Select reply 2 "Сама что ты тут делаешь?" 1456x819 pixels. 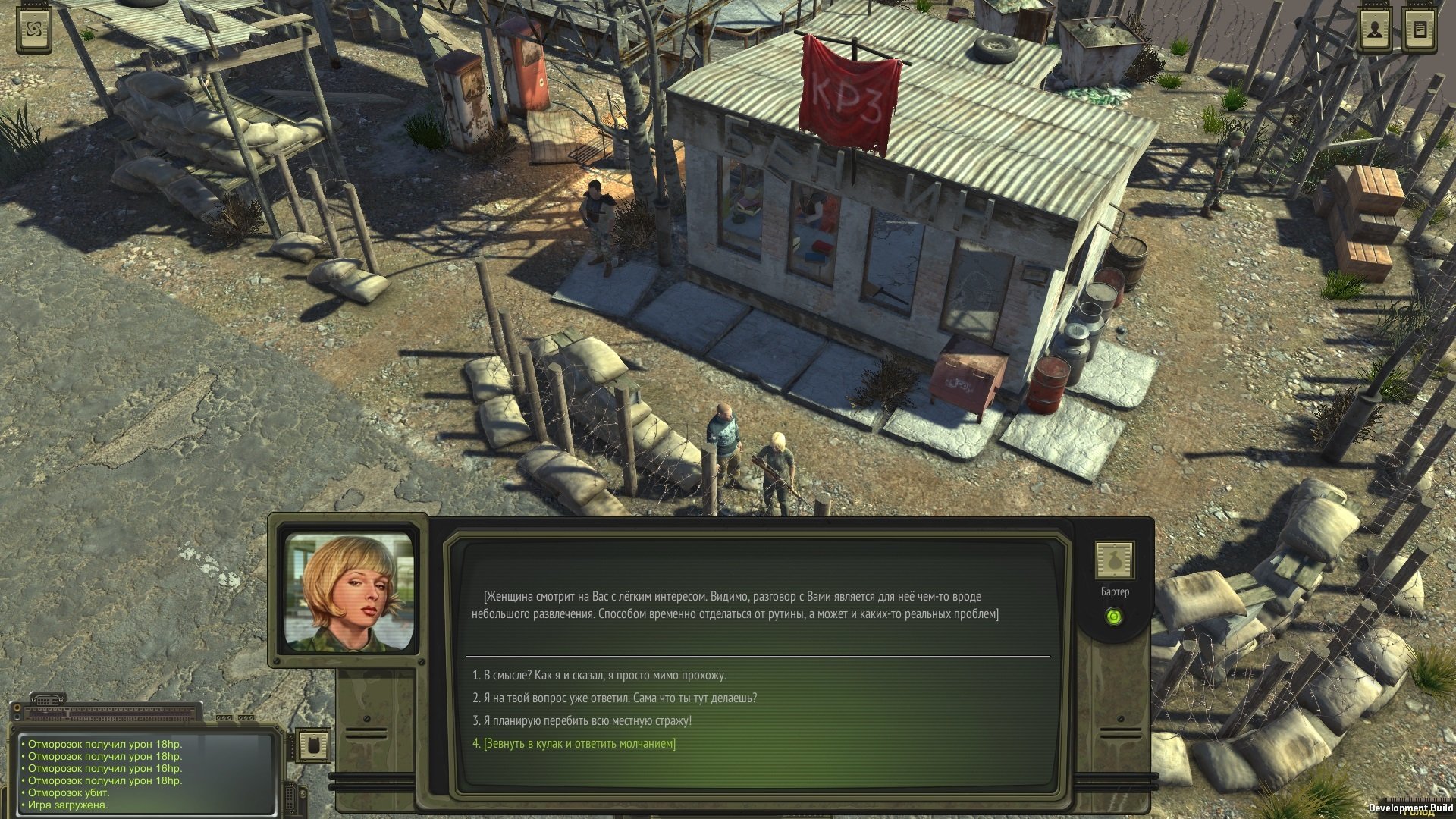[x=614, y=698]
